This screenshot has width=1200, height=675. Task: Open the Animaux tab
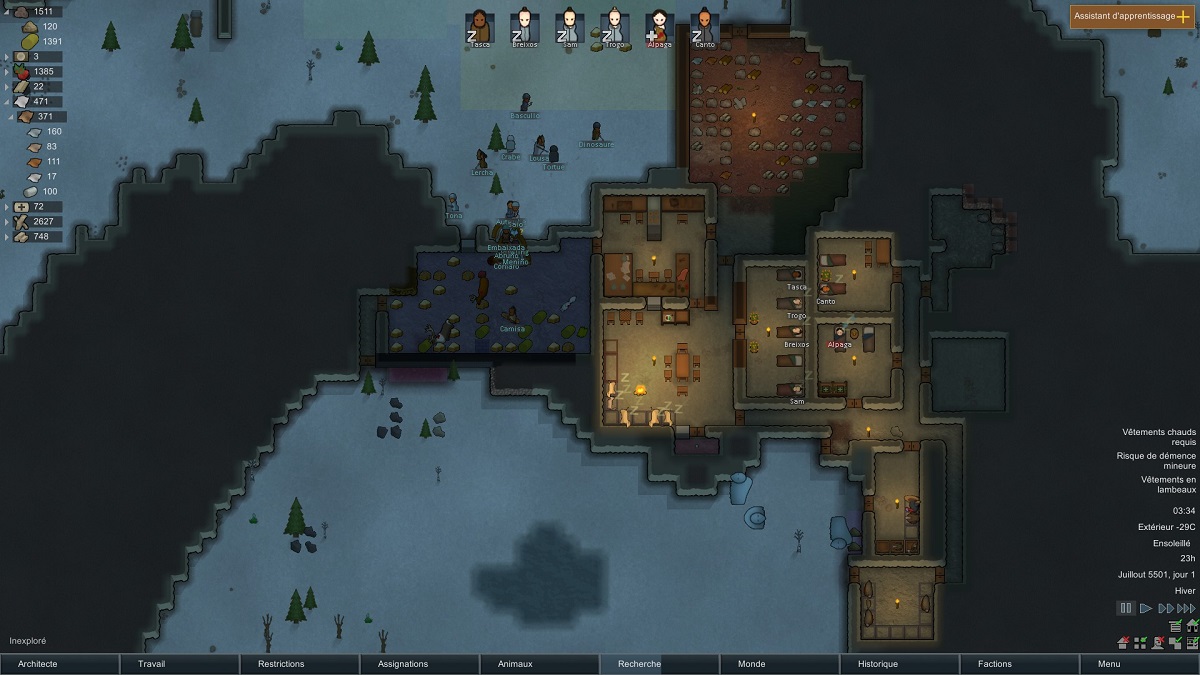tap(540, 664)
